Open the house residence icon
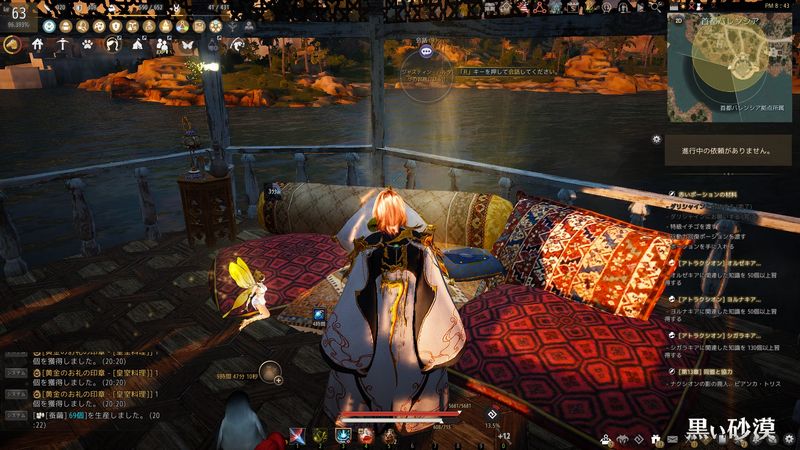This screenshot has height=450, width=800. [38, 45]
